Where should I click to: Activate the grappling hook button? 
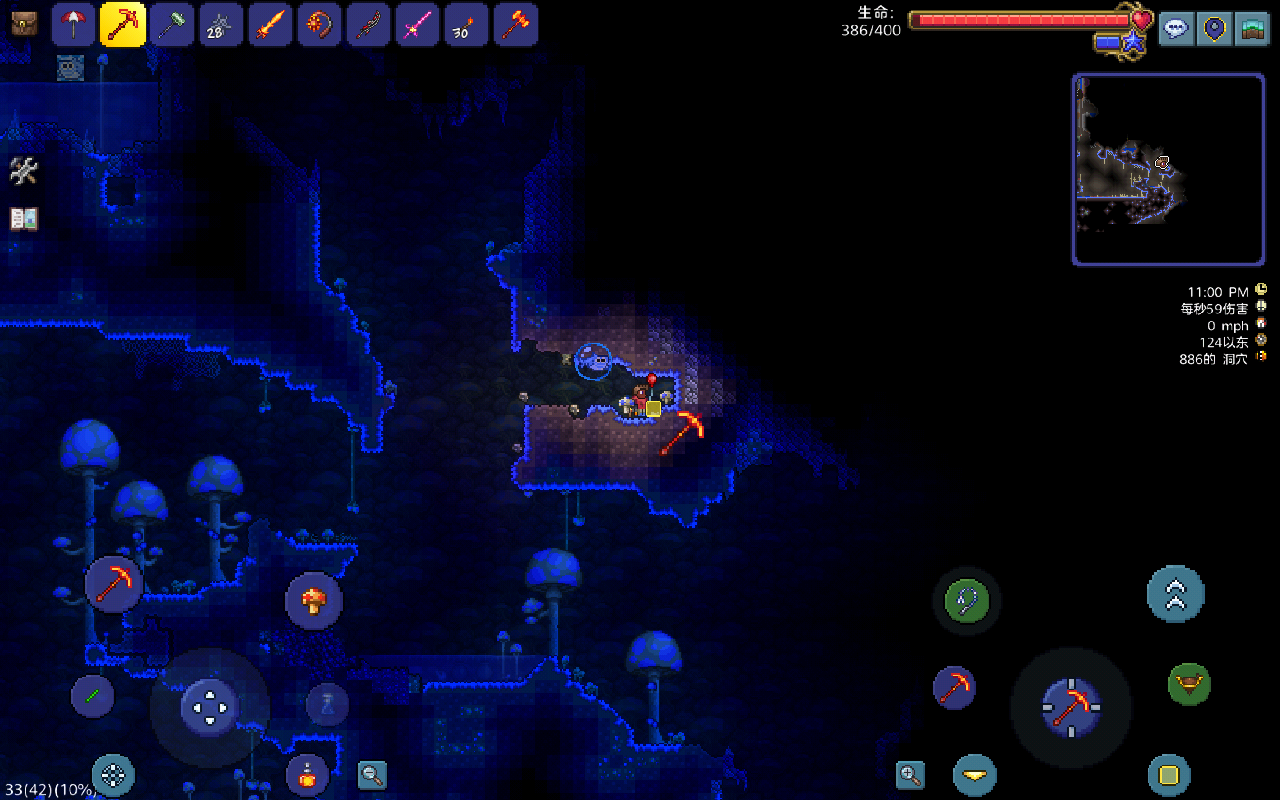pos(967,601)
